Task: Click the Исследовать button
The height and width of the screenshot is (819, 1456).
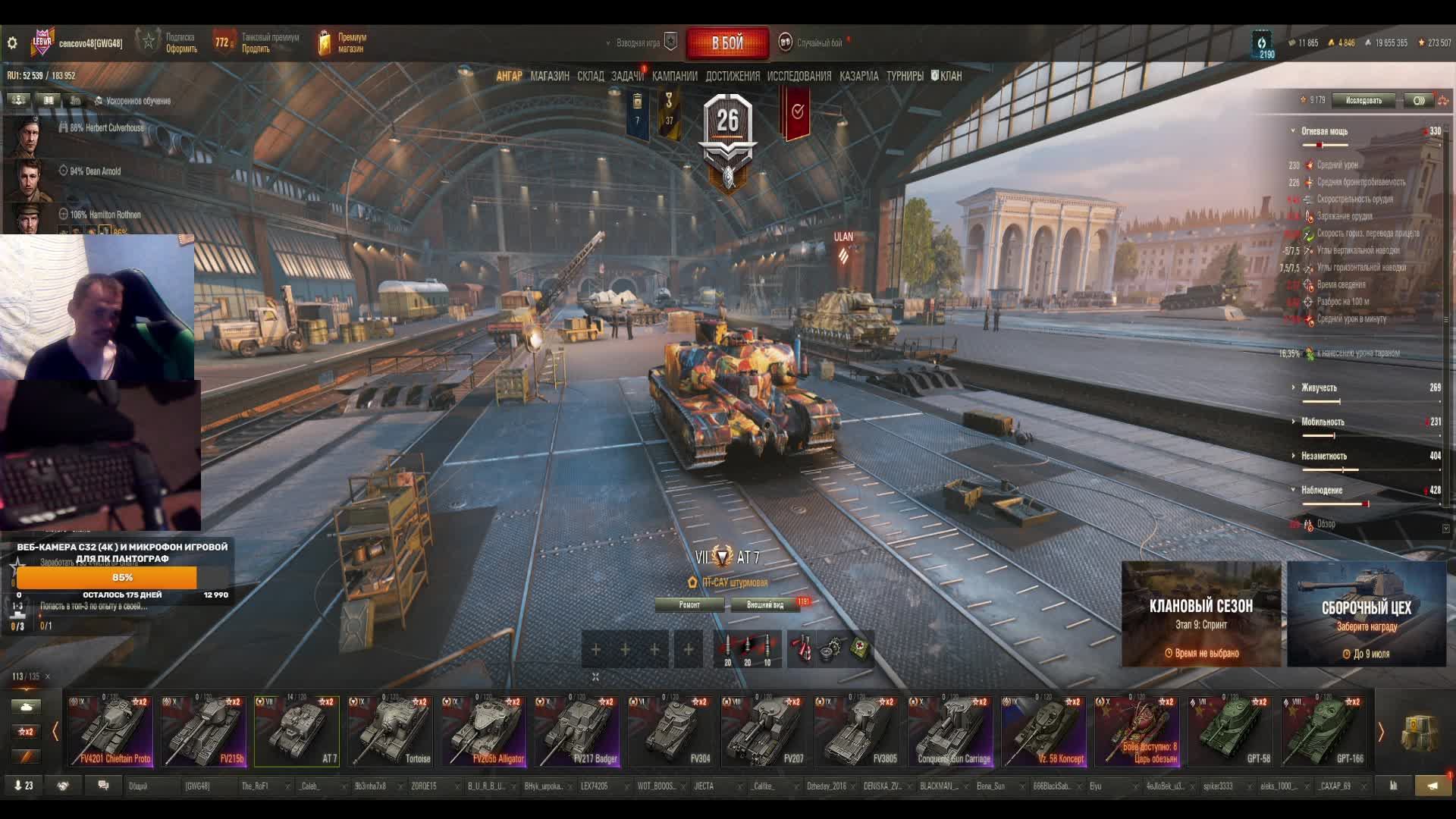Action: point(1363,100)
